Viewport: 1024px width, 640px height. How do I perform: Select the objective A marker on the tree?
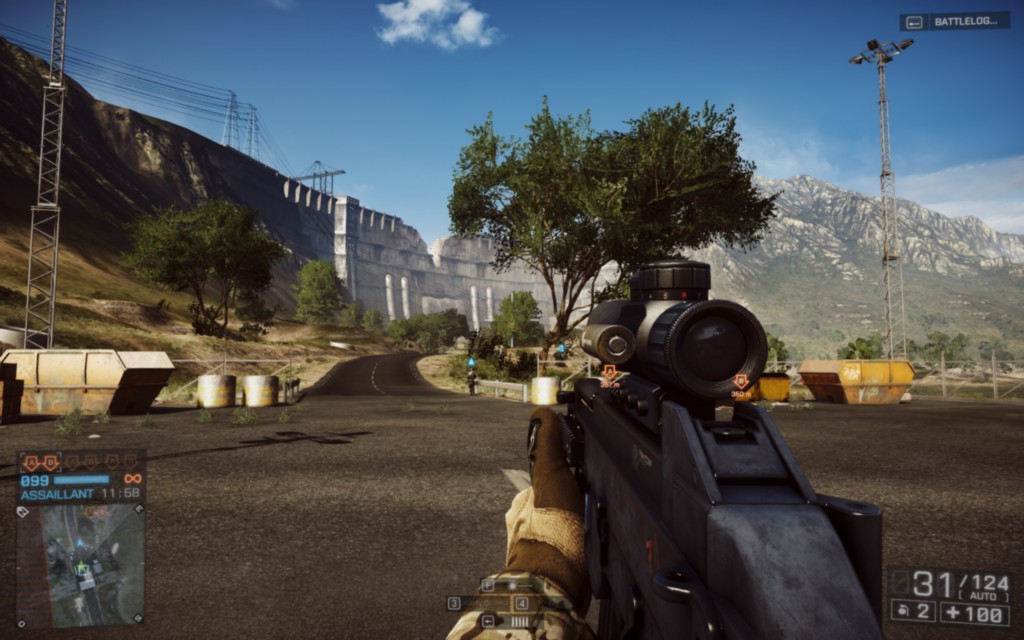click(608, 373)
